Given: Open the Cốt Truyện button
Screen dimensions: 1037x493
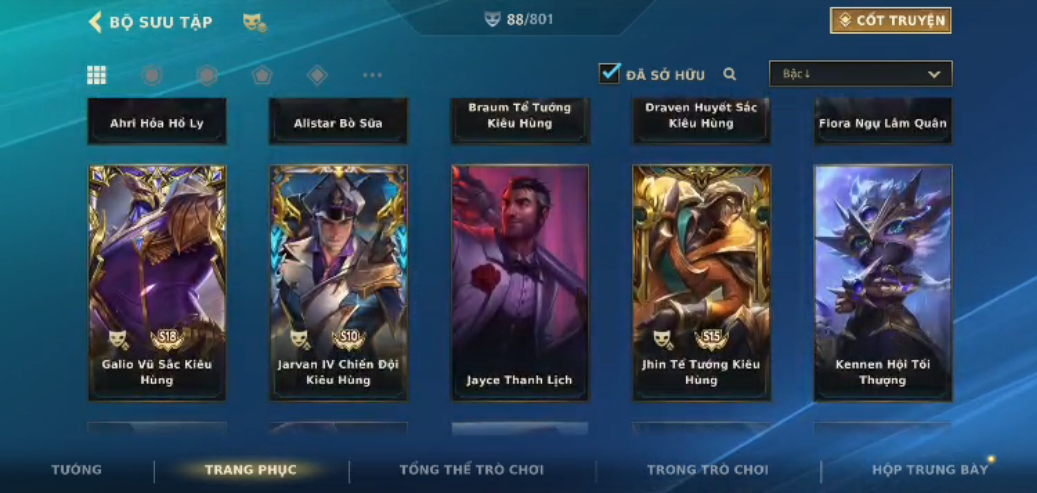Looking at the screenshot, I should 890,20.
